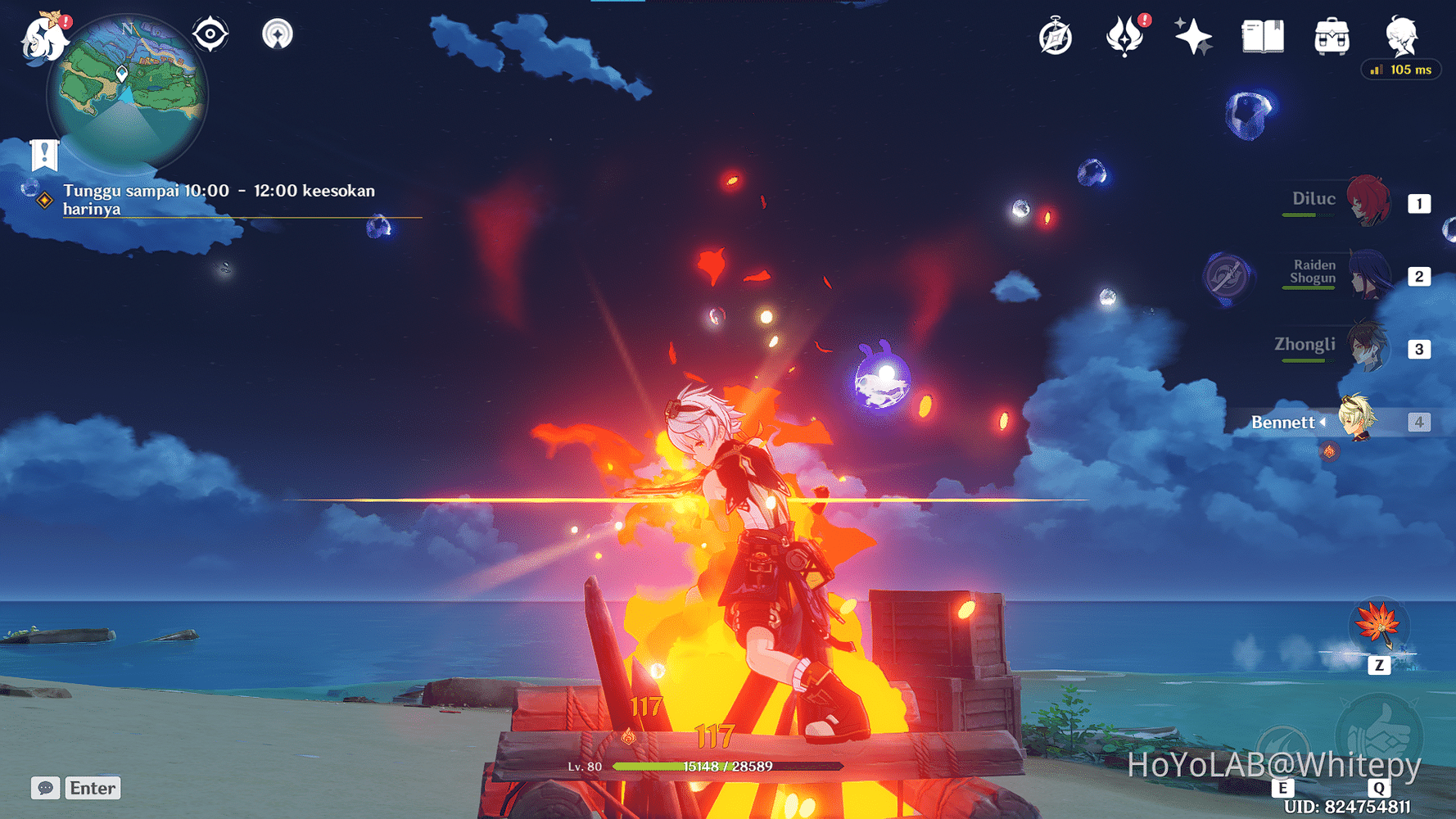Collapse Bennett's party entry using the arrow
The width and height of the screenshot is (1456, 819).
coord(1321,423)
